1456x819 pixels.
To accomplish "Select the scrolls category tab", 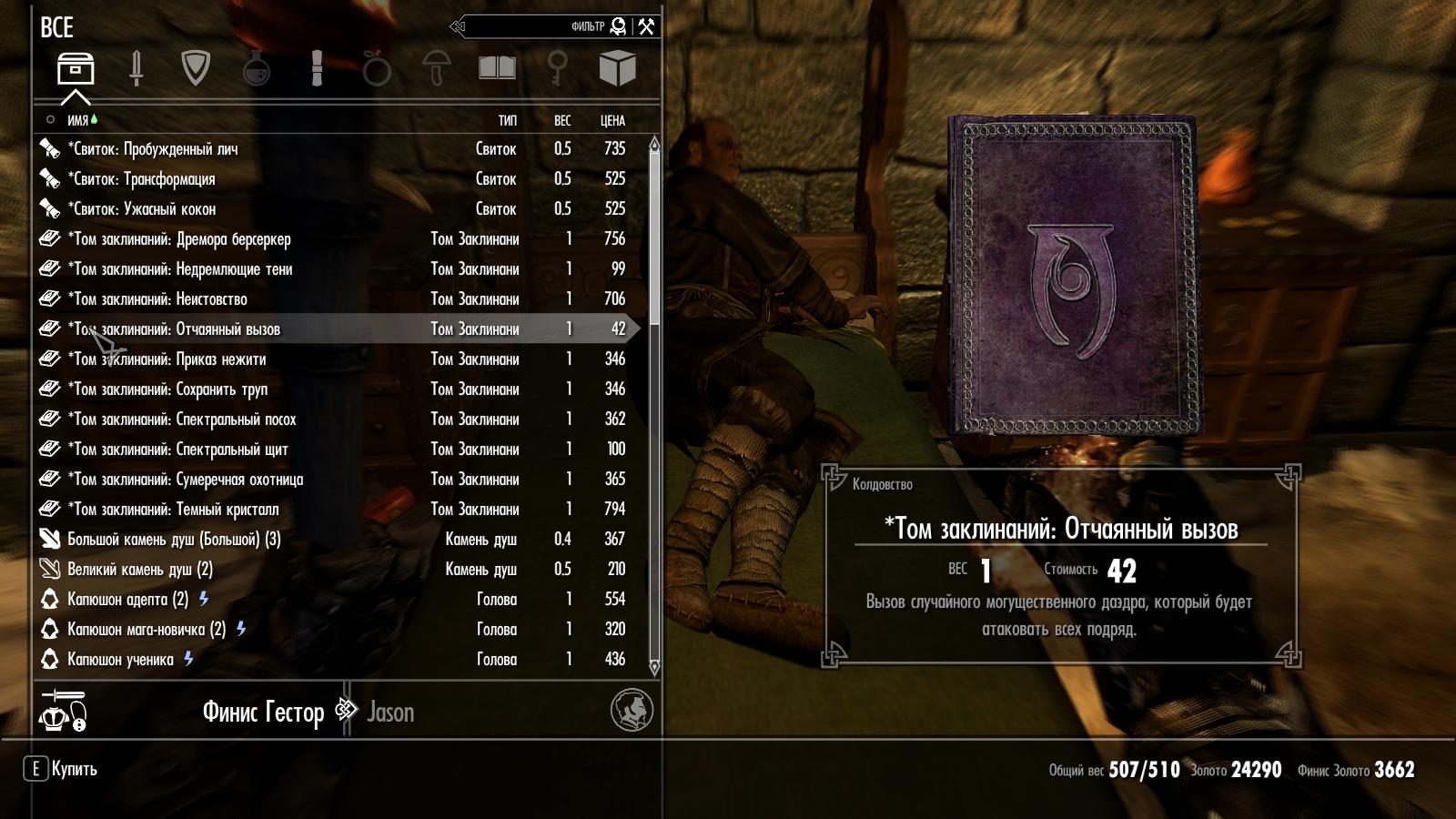I will [317, 68].
